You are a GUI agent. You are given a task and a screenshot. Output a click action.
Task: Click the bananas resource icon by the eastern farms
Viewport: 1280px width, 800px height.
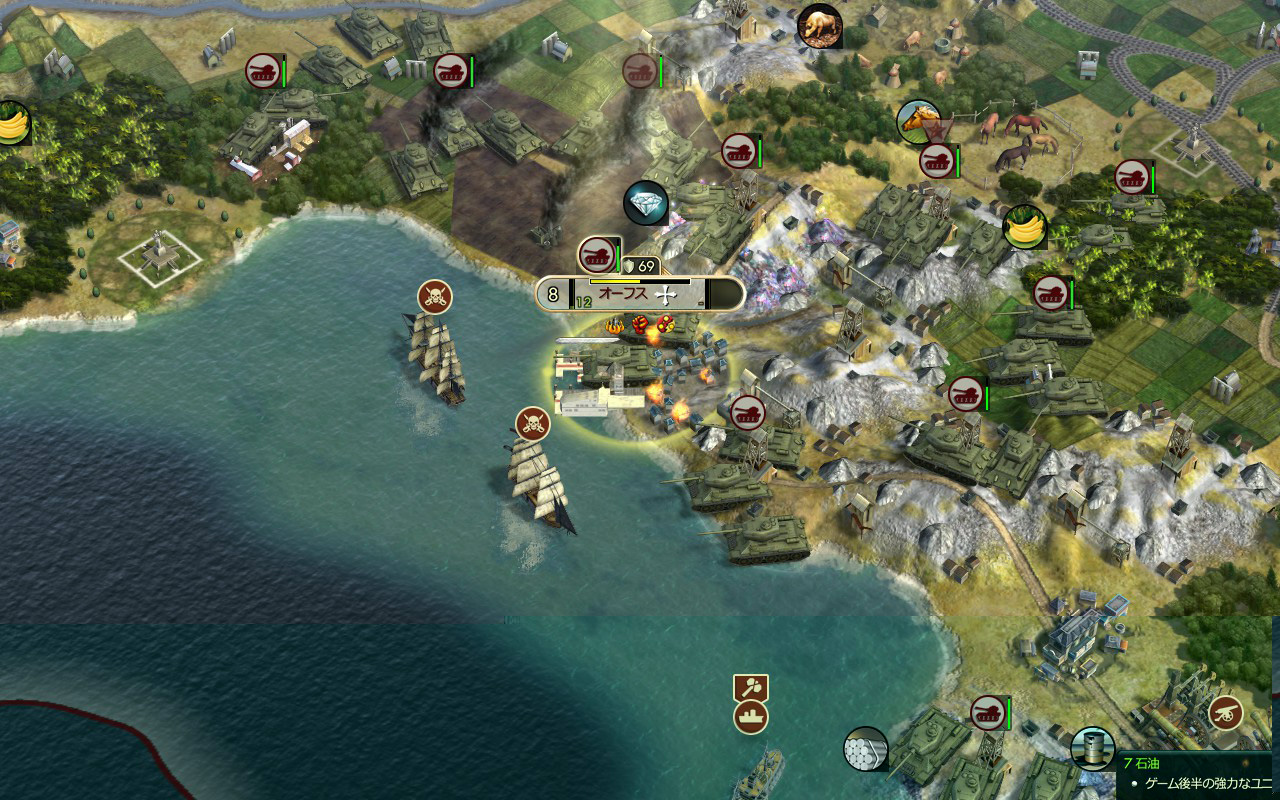[1024, 225]
